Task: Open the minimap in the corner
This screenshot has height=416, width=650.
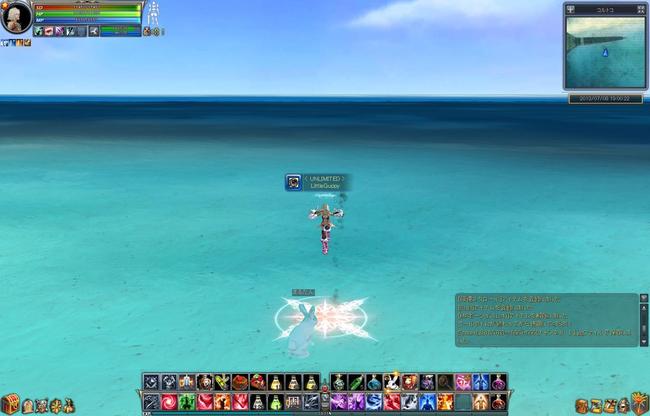Action: coord(604,52)
